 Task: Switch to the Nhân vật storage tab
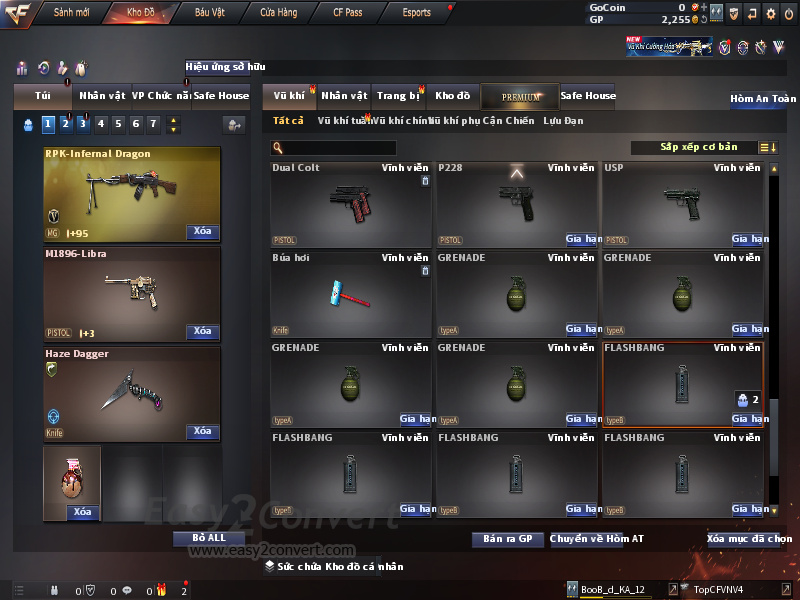(x=344, y=96)
